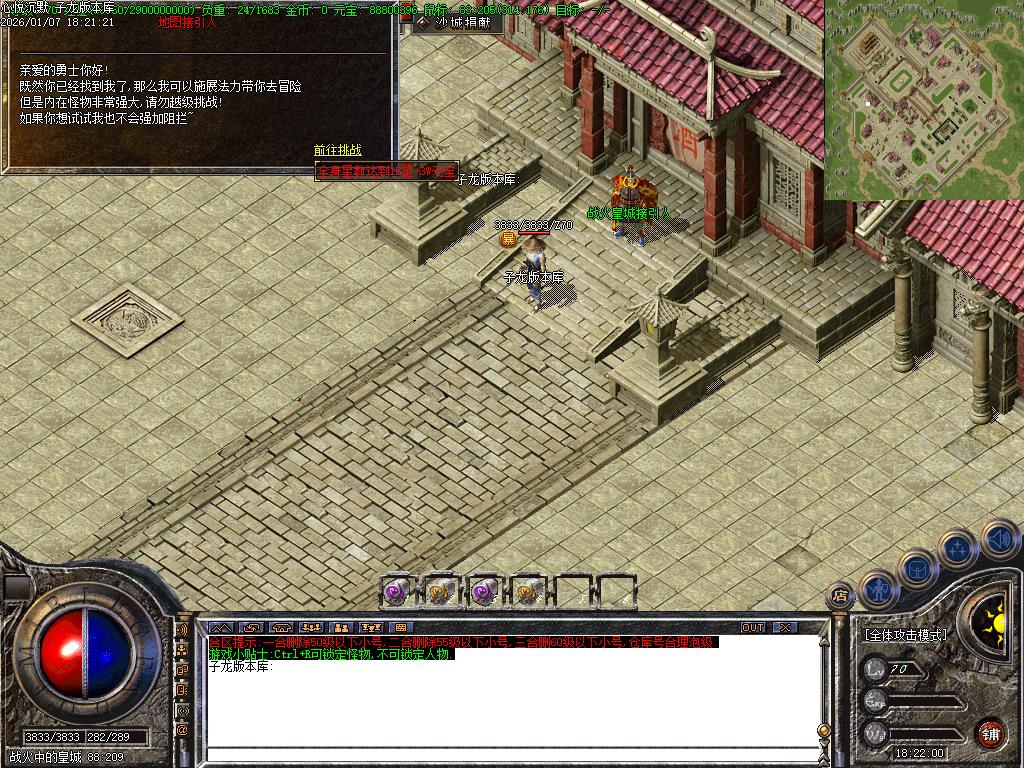Click the OUT button above chat
Viewport: 1024px width, 768px height.
753,628
